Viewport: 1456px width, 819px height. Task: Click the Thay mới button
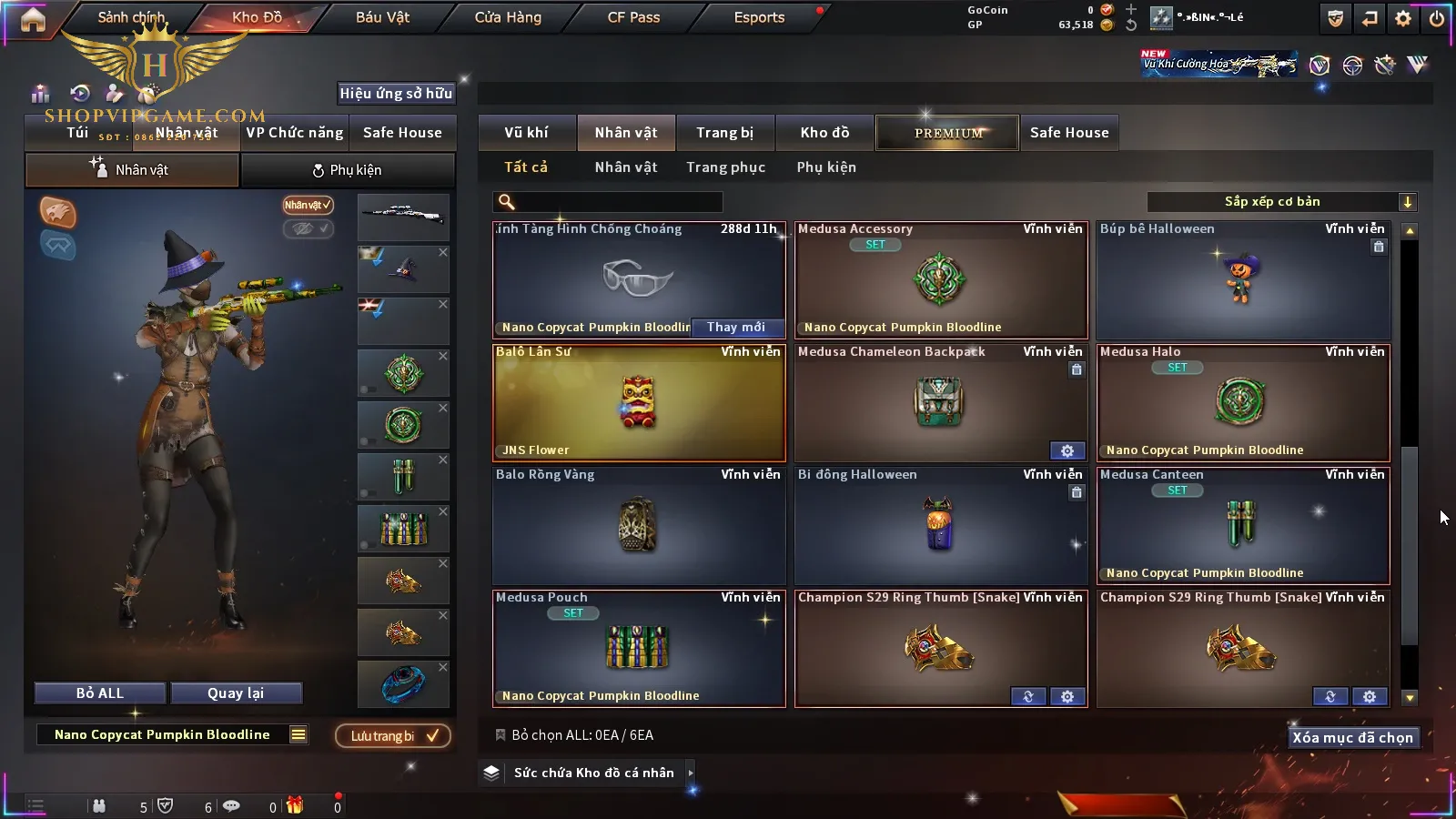(736, 327)
